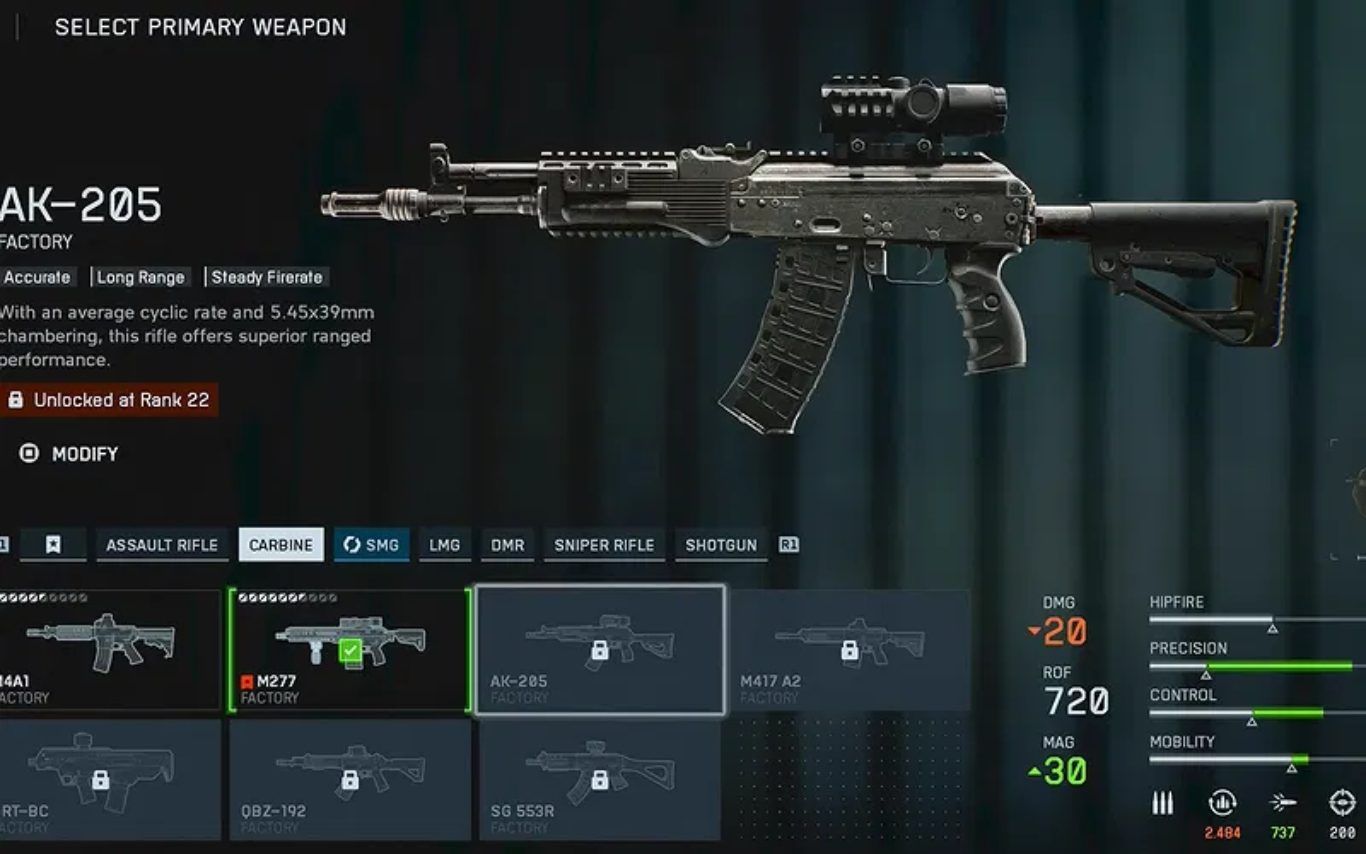Select the Carbine weapon category
Viewport: 1366px width, 854px height.
point(281,545)
